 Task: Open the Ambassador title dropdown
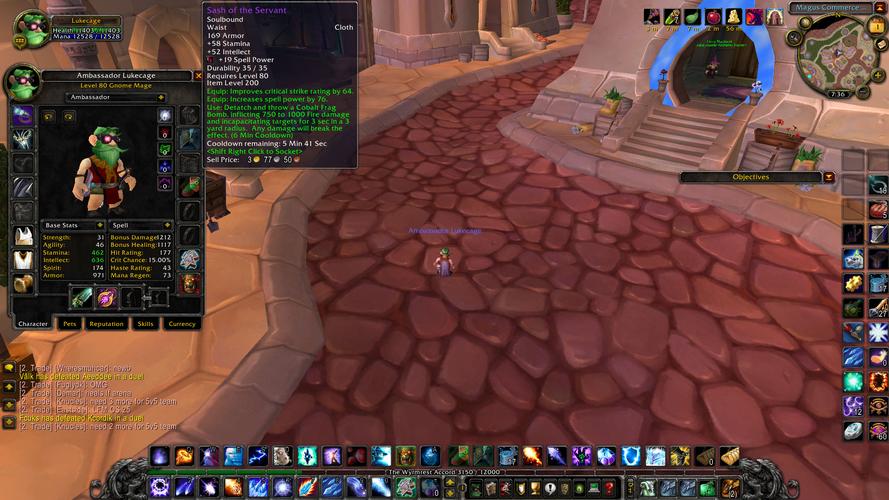(x=160, y=97)
